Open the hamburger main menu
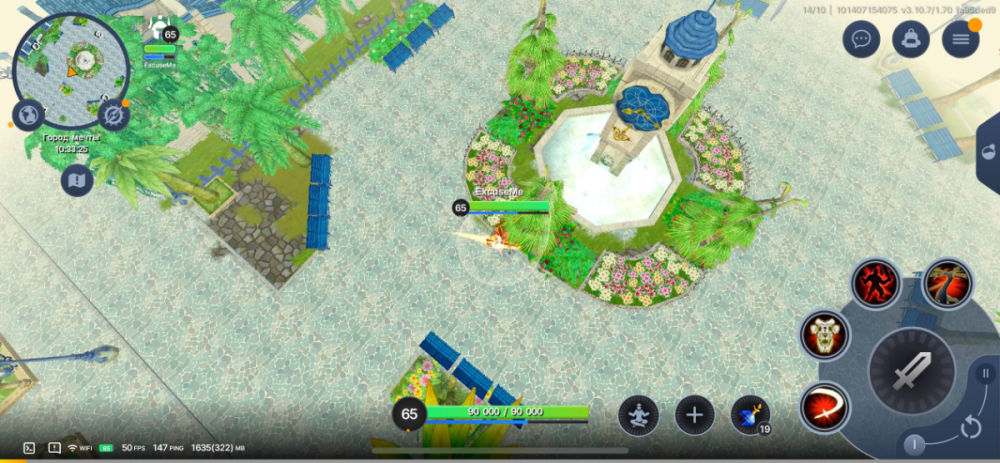This screenshot has width=1000, height=463. (x=961, y=39)
